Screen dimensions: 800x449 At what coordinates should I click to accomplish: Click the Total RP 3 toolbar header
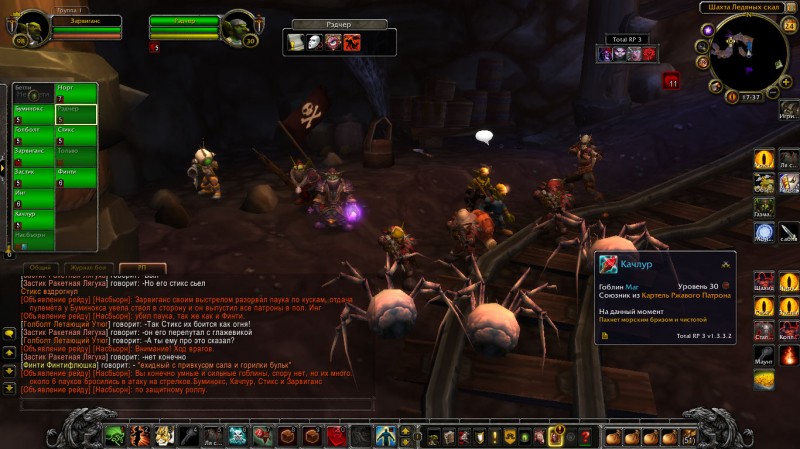click(628, 38)
